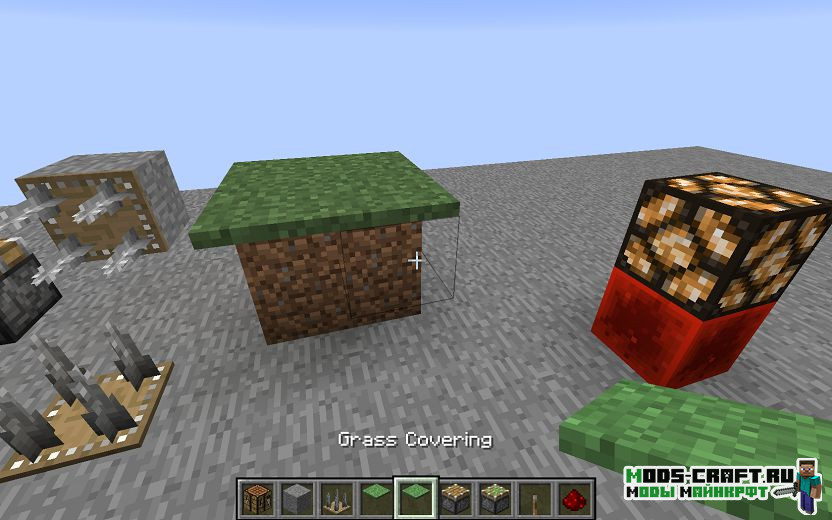The image size is (832, 520).
Task: Select the lever hotbar slot
Action: (535, 497)
